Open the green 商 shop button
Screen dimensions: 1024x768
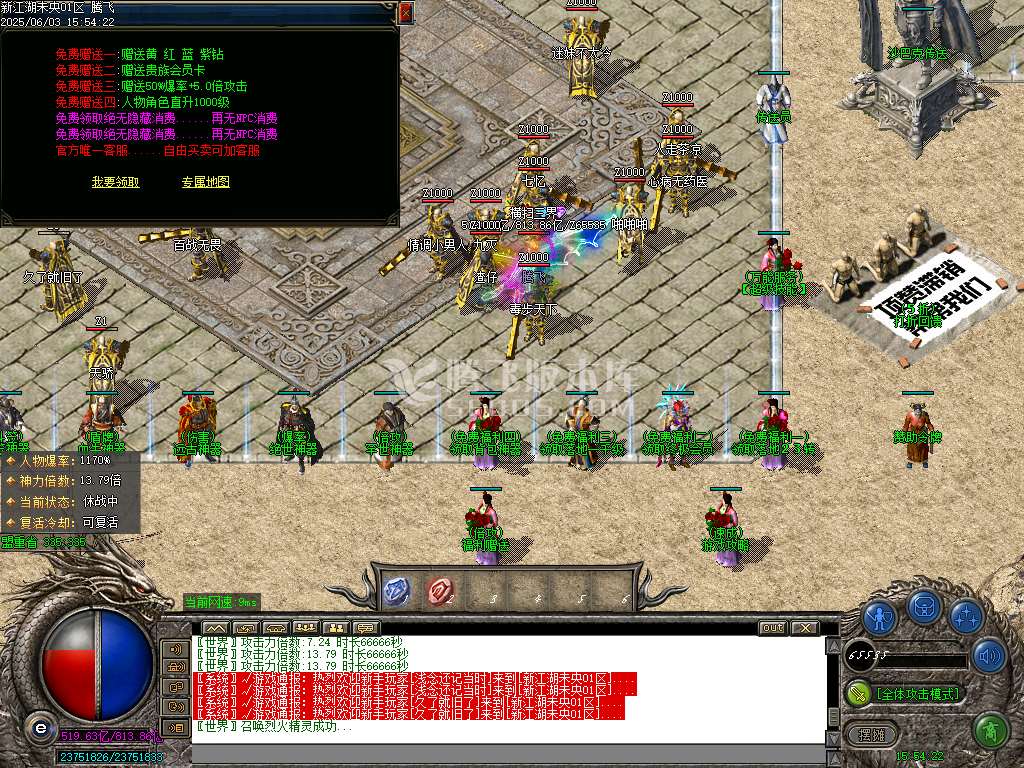pyautogui.click(x=989, y=732)
